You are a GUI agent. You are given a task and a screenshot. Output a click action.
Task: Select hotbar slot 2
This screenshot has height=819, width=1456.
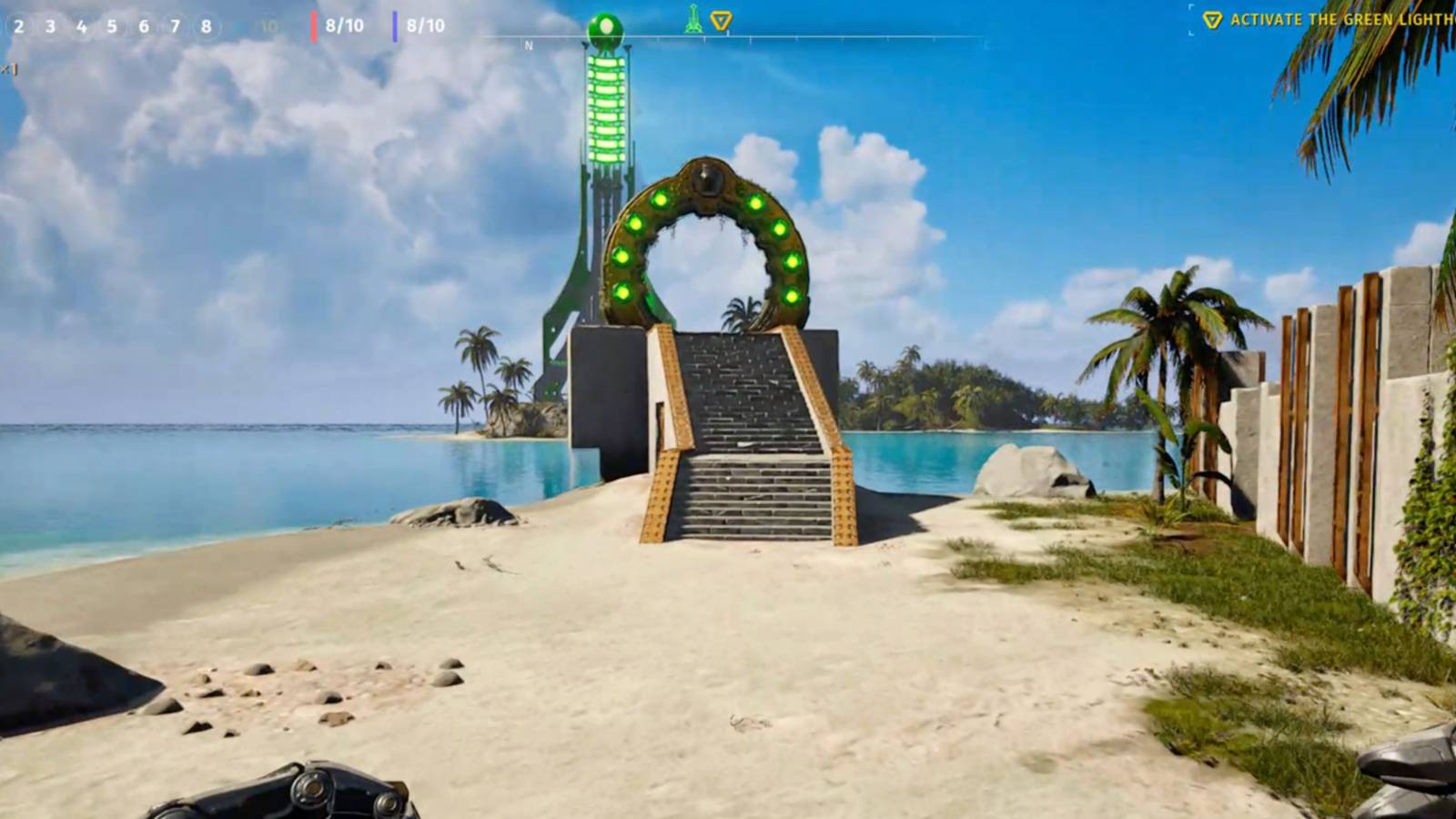[x=17, y=26]
